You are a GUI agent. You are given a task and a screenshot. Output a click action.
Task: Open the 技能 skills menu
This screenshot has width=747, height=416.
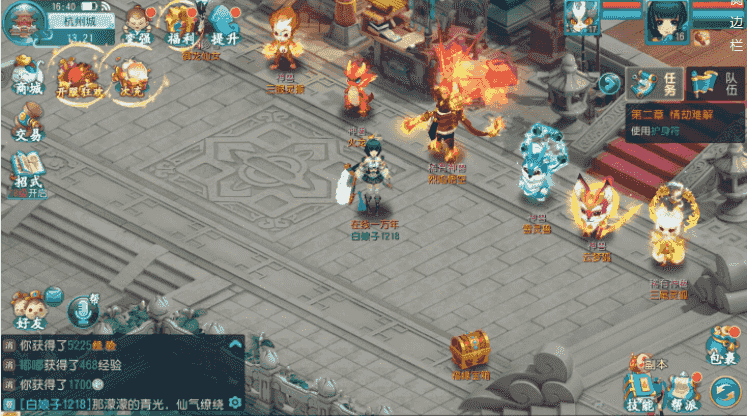point(640,392)
